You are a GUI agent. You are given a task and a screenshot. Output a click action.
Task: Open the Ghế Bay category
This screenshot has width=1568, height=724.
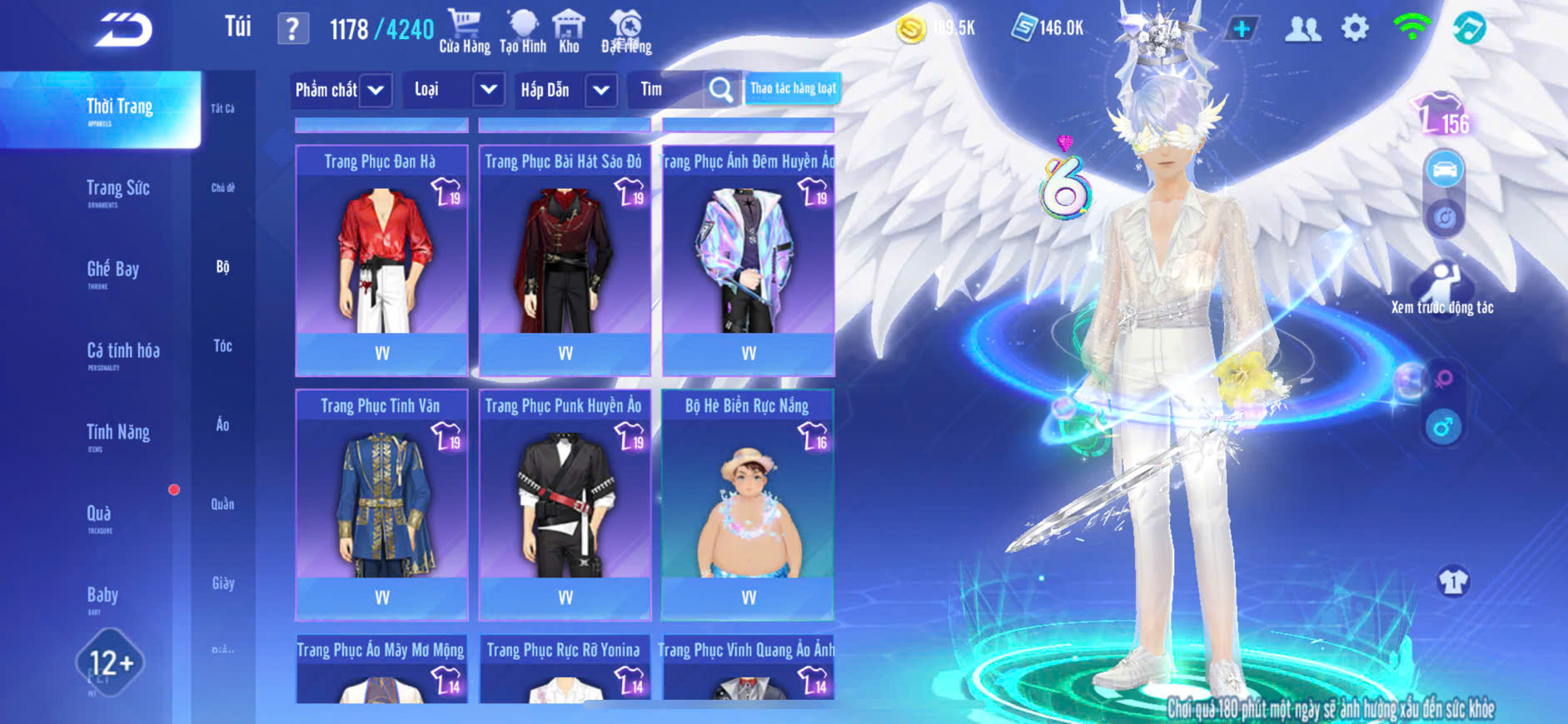112,270
